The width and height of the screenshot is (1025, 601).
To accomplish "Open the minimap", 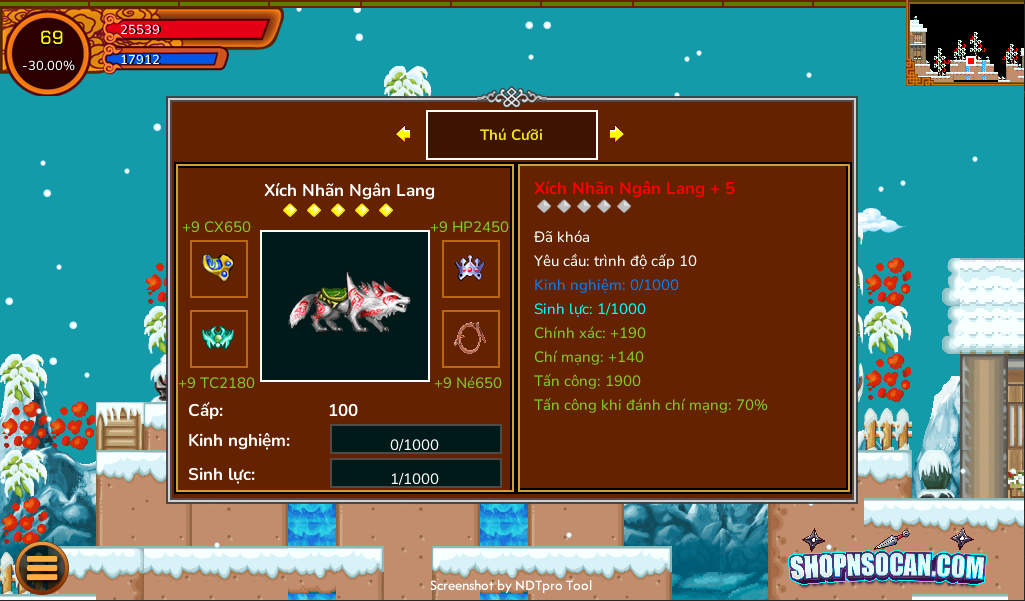I will coord(965,42).
